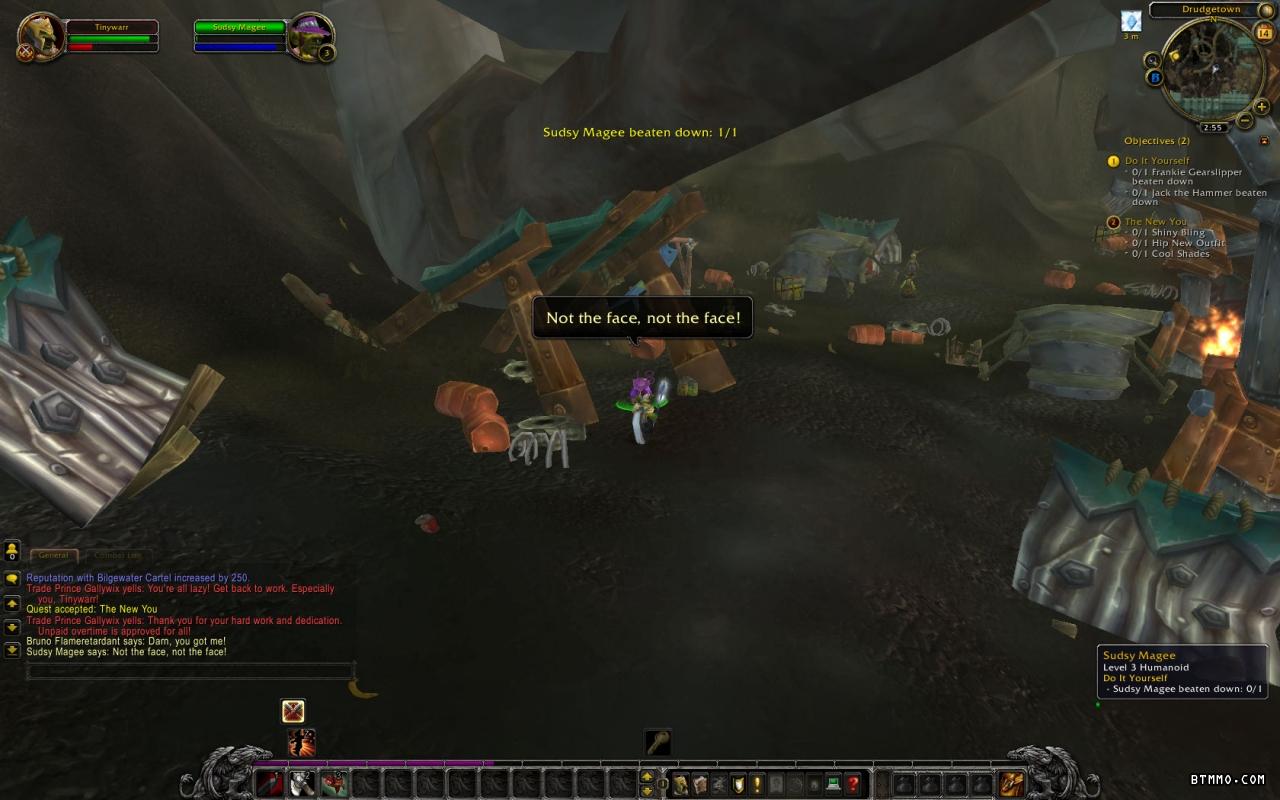Collapse the Objectives tracker
This screenshot has height=800, width=1280.
[x=1263, y=141]
